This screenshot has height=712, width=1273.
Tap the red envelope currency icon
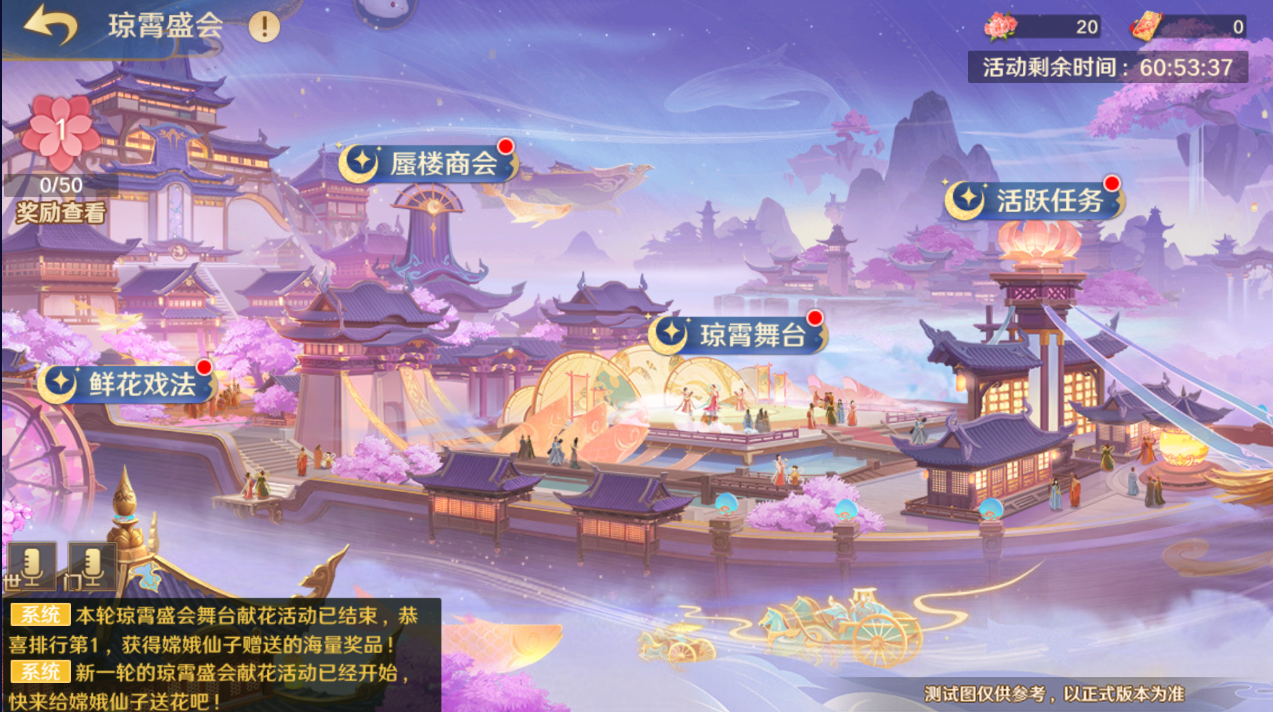point(1146,27)
